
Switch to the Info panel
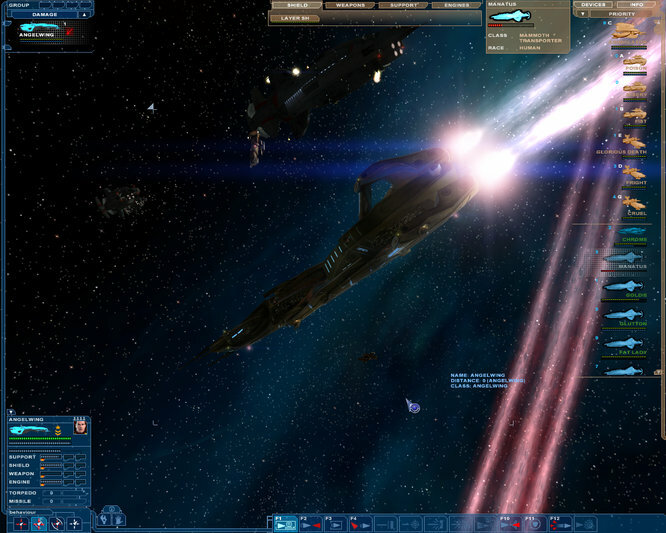pyautogui.click(x=636, y=5)
